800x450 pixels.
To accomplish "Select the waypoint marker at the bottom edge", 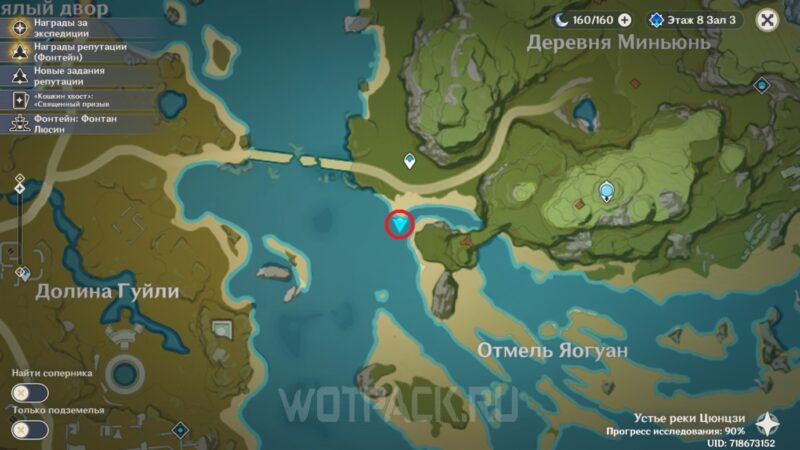I will point(181,430).
